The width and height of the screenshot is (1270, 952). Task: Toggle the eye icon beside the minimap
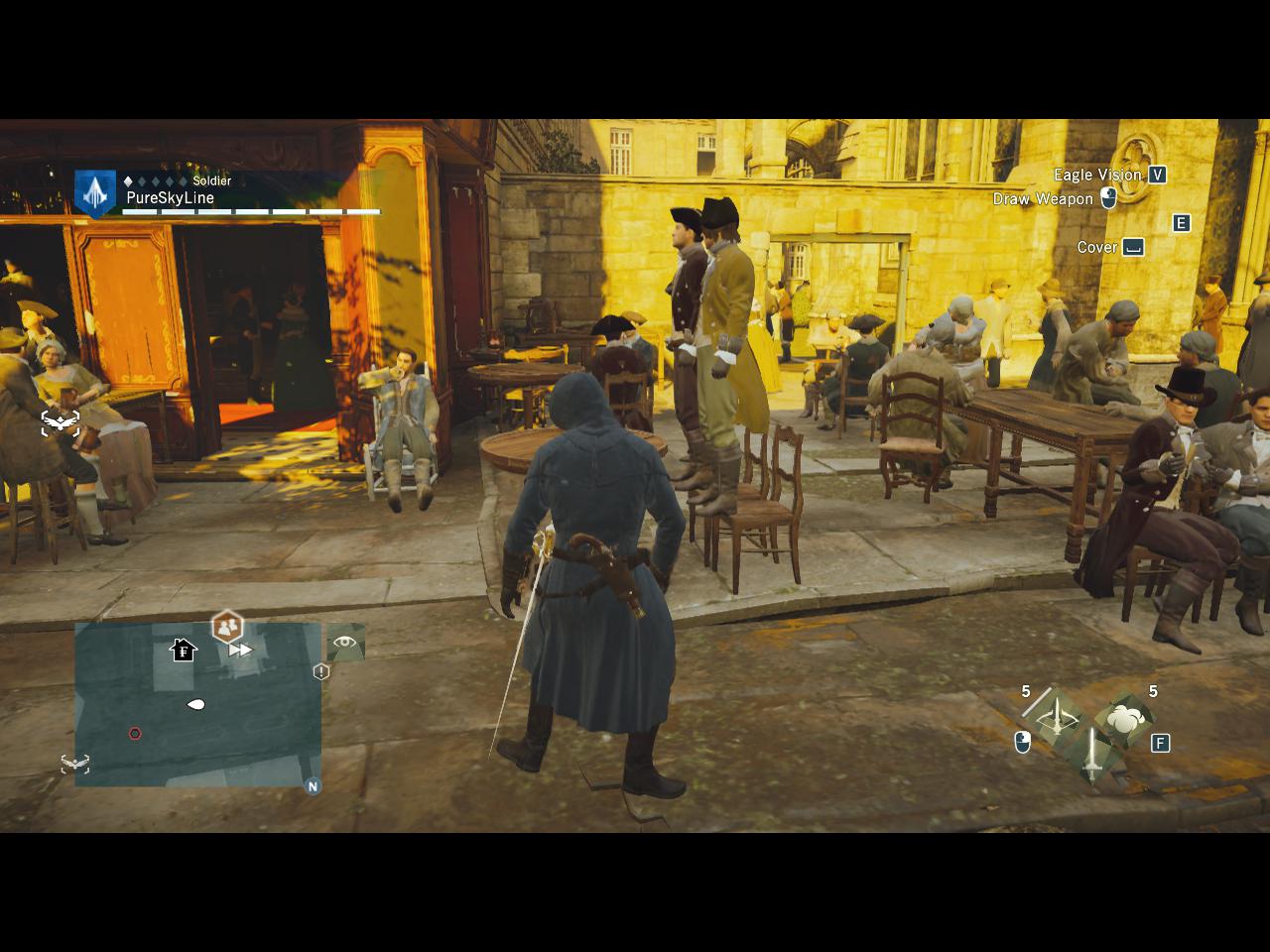click(x=344, y=642)
